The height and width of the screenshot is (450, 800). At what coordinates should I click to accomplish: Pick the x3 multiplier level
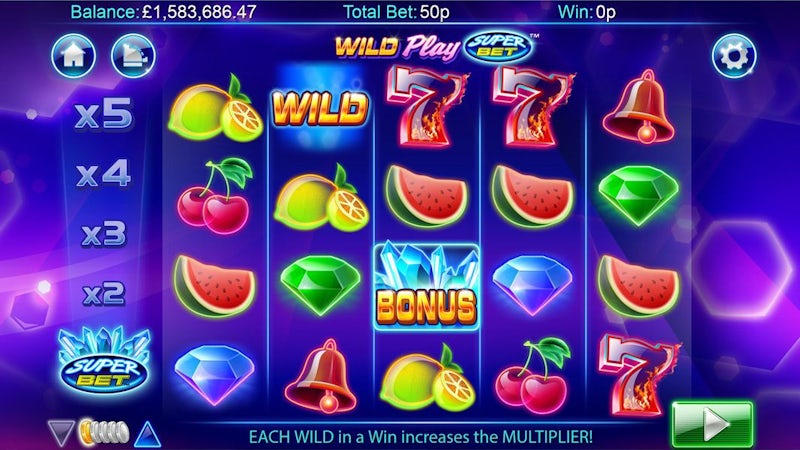click(103, 236)
